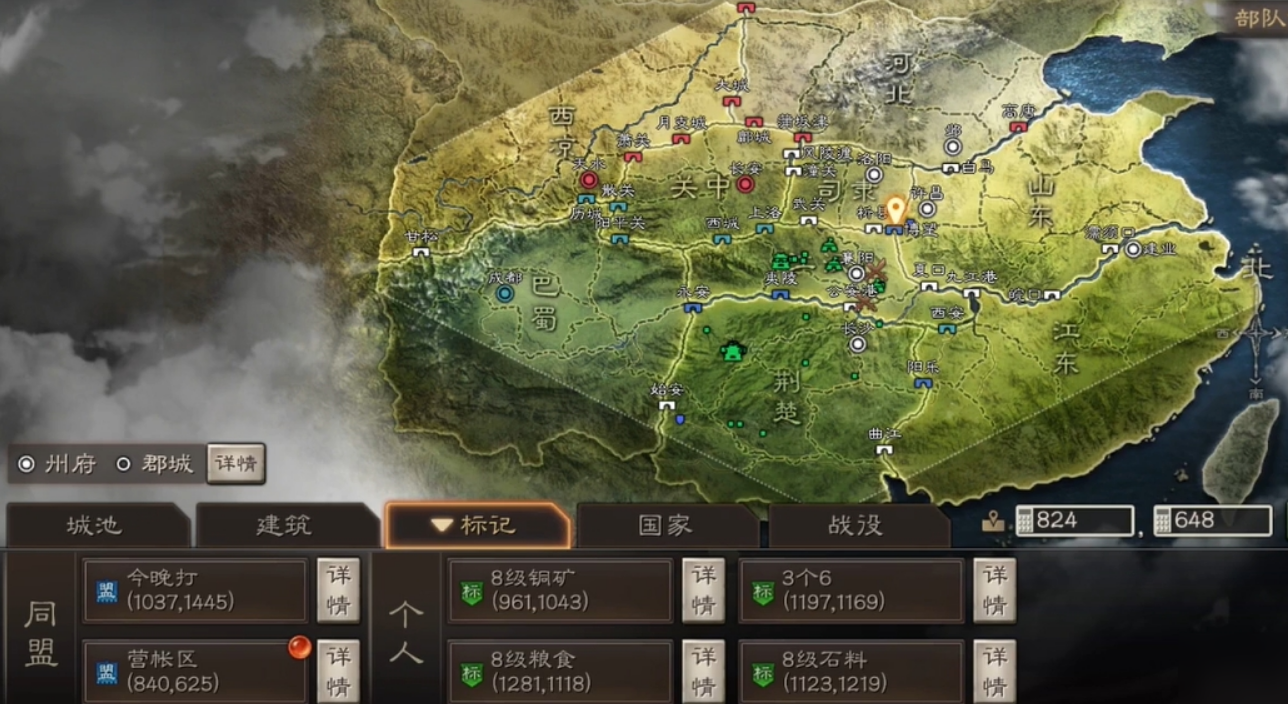Click 详情 button beside 郡城 filter

click(x=236, y=465)
